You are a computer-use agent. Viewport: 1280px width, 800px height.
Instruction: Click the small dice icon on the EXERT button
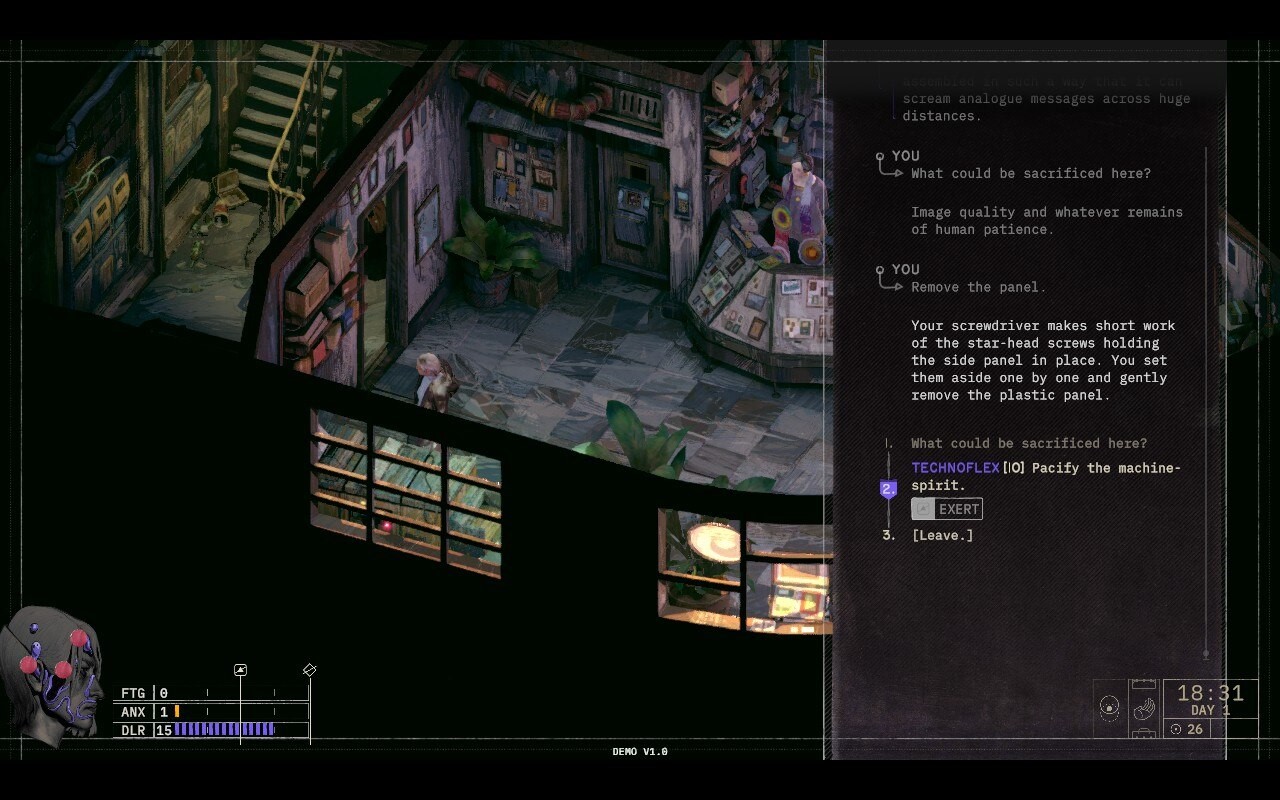click(921, 508)
